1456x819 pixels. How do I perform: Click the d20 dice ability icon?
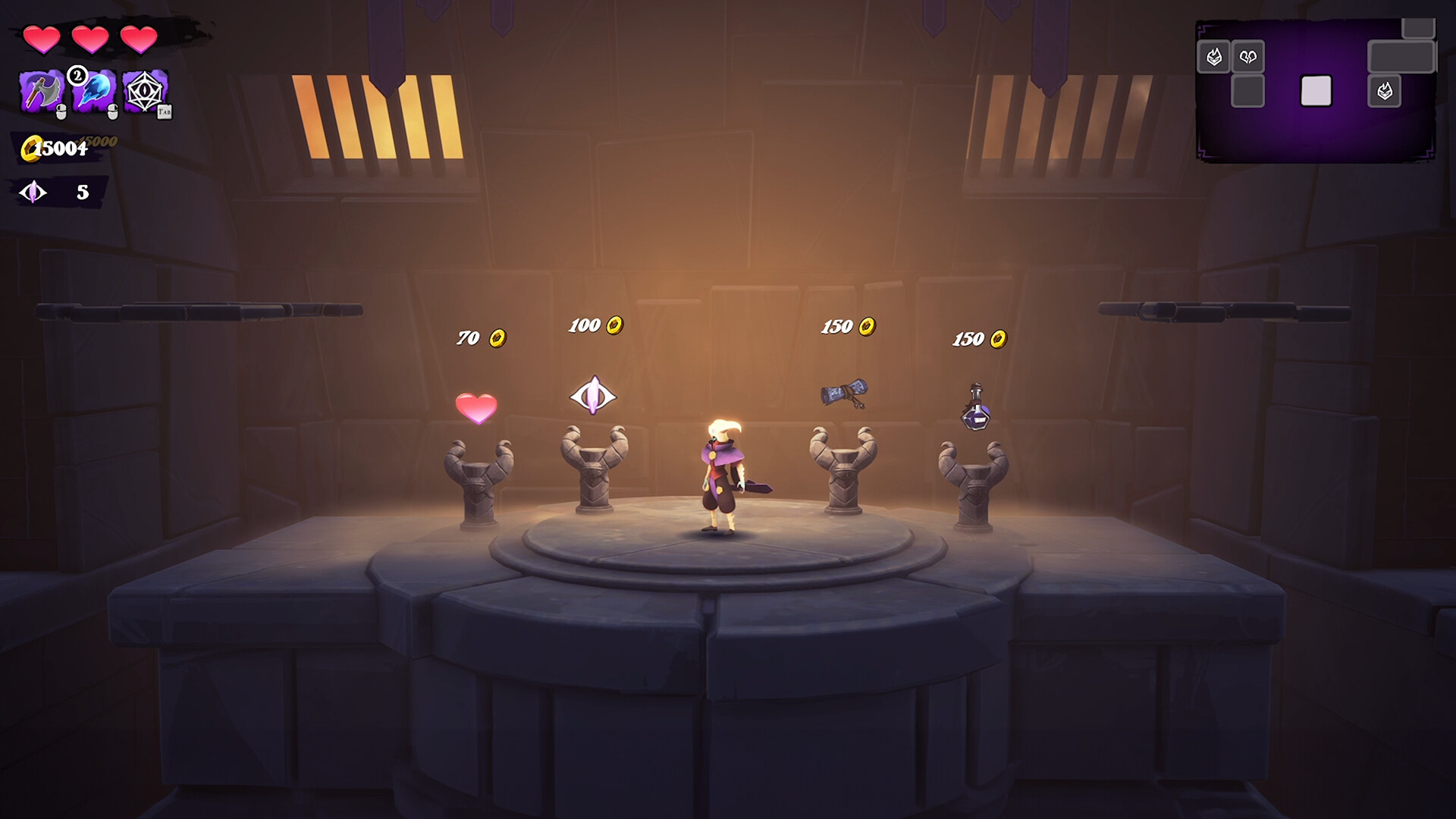pos(146,91)
